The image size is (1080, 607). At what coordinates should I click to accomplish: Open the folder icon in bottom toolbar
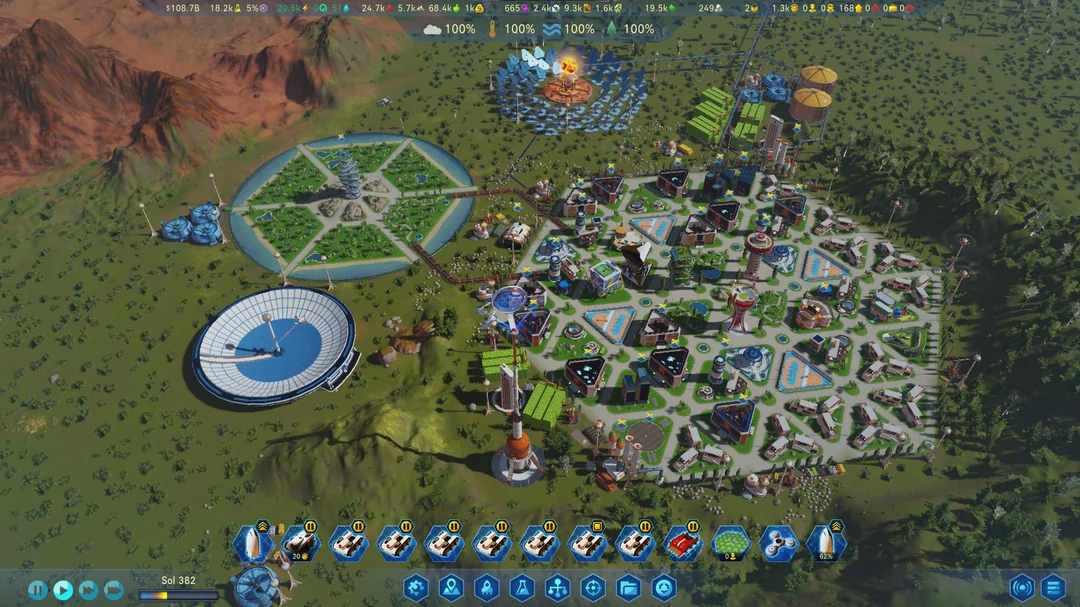coord(628,588)
